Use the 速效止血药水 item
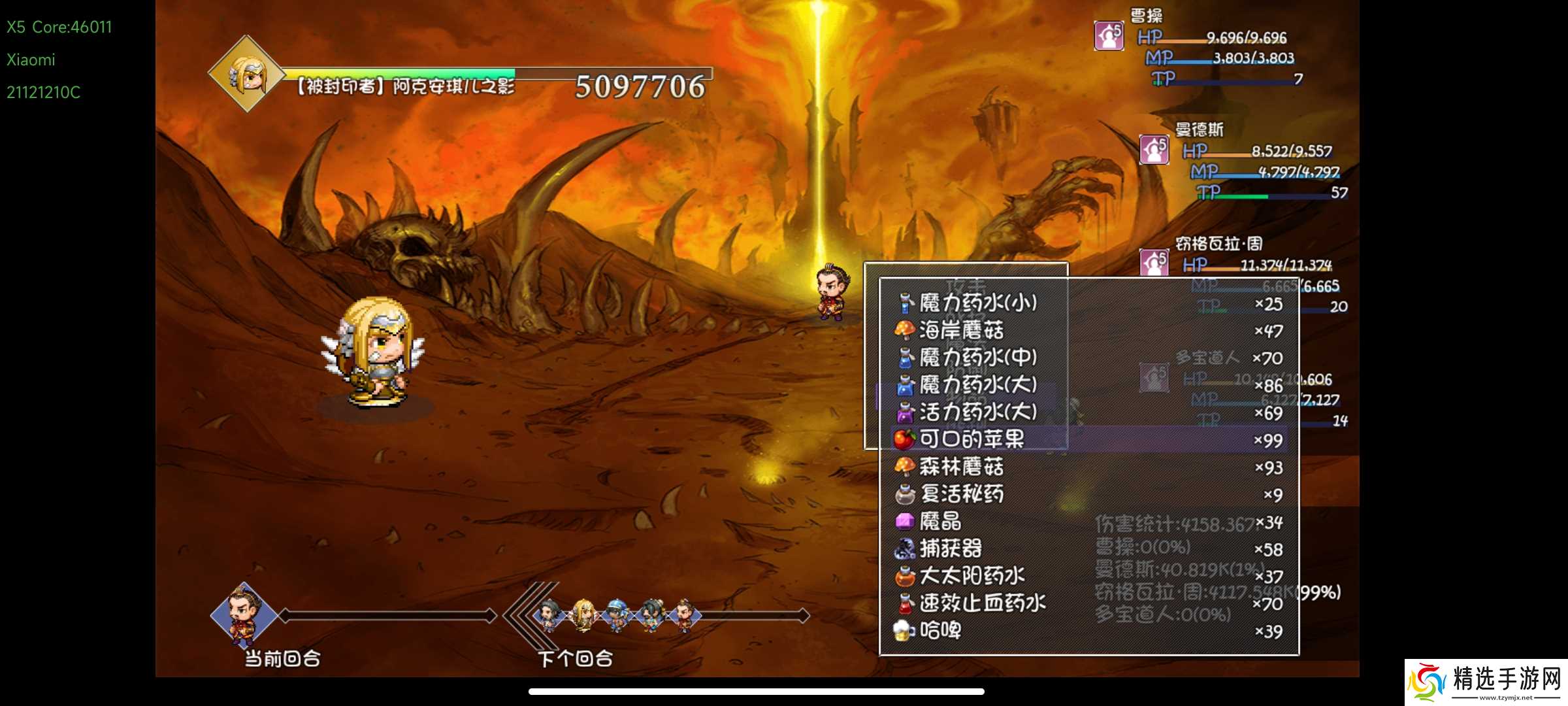 (982, 603)
